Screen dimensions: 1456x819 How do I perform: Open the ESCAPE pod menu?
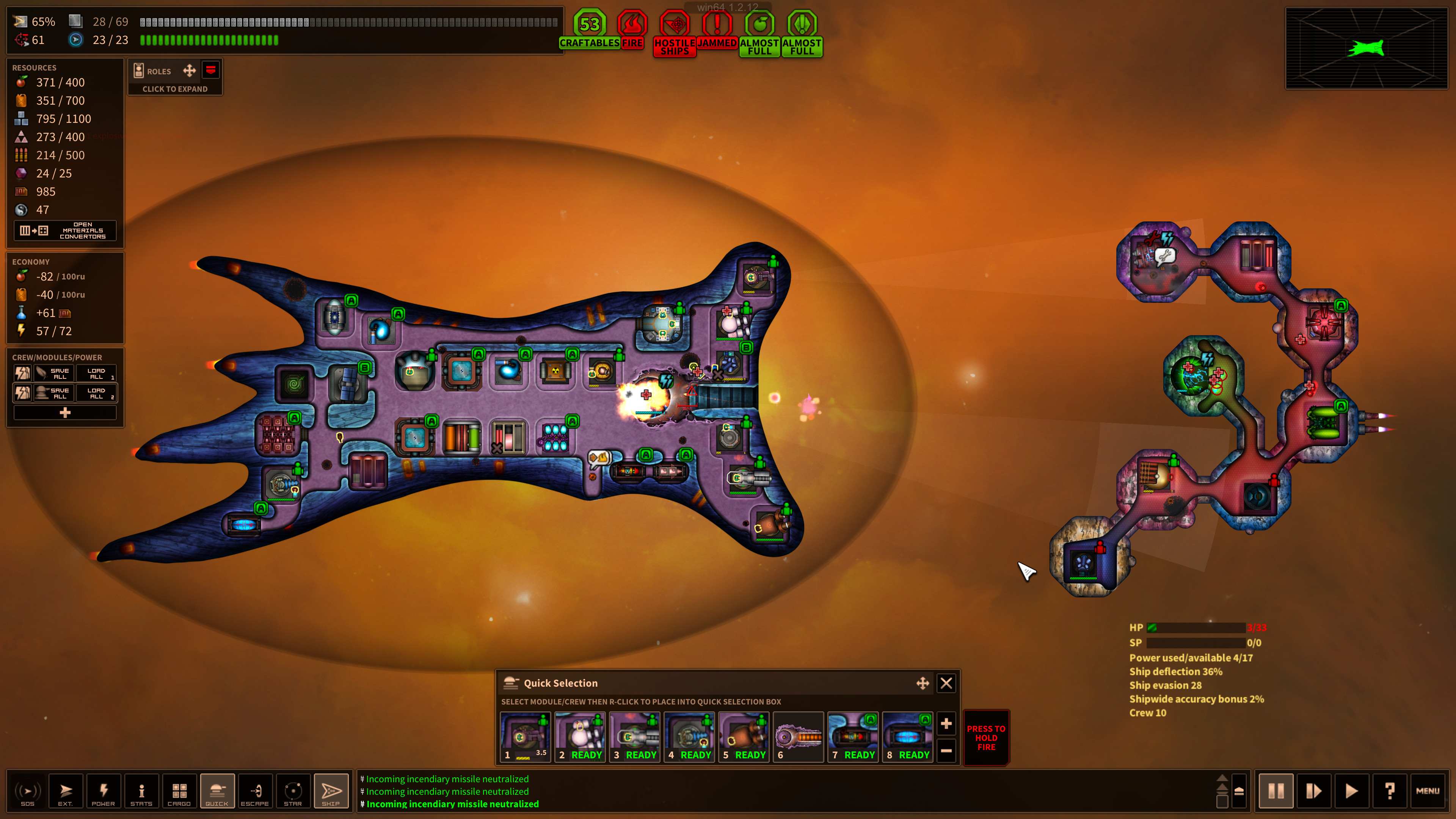click(x=255, y=791)
